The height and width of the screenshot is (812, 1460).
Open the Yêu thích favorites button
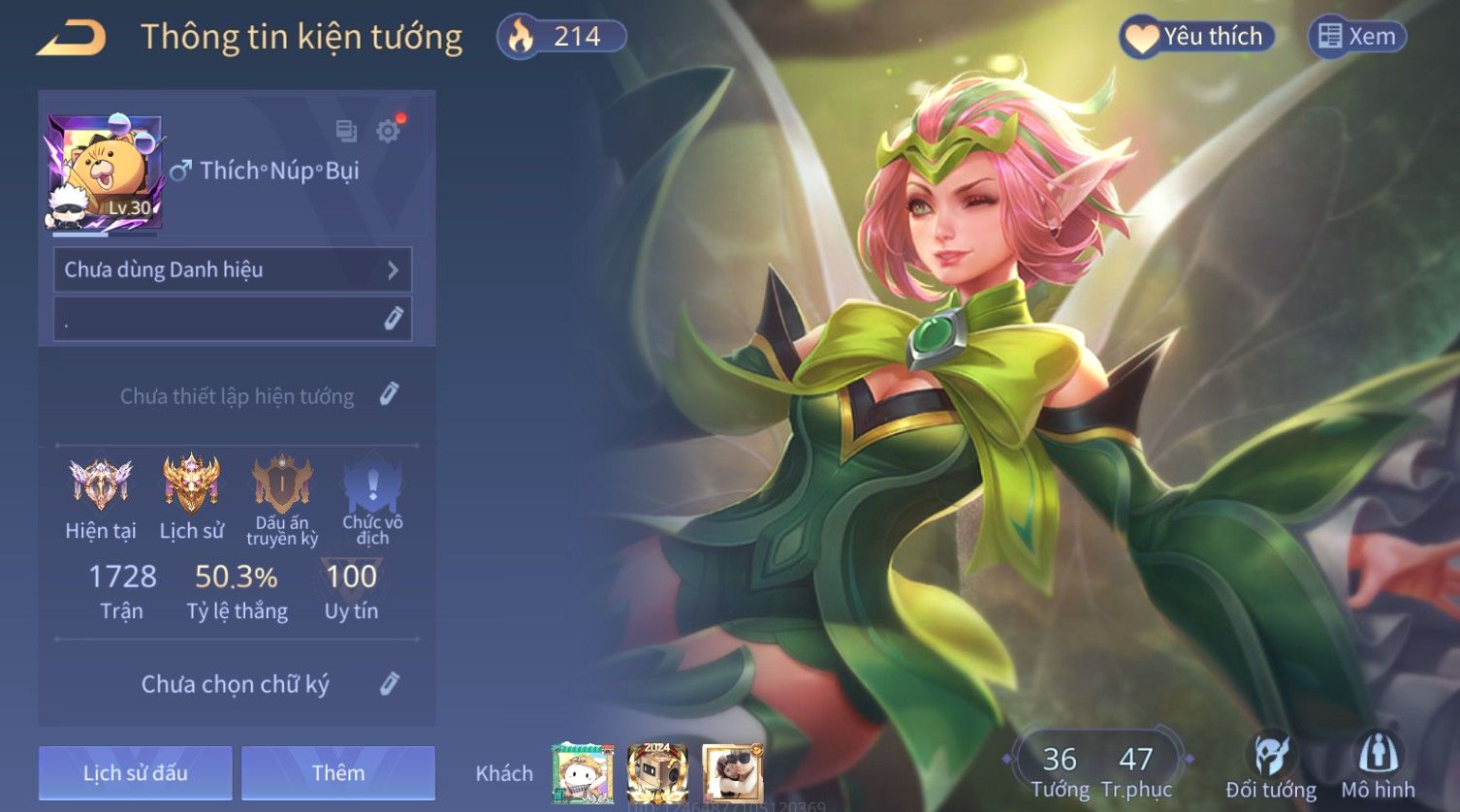1196,37
